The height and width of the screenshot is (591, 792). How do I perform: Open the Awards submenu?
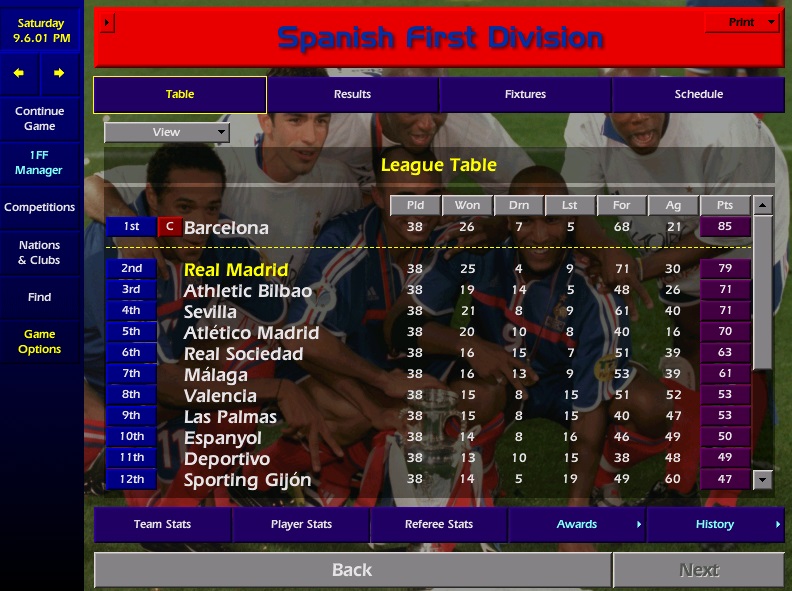pos(577,524)
